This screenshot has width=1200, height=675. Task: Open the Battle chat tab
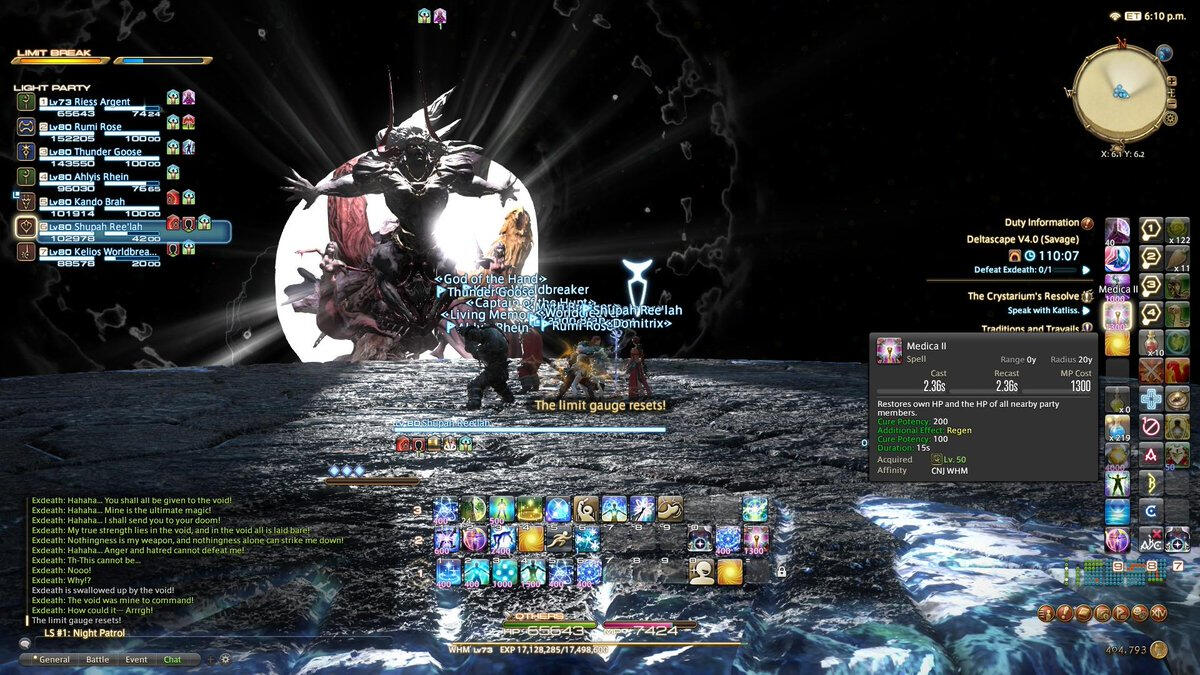coord(98,660)
